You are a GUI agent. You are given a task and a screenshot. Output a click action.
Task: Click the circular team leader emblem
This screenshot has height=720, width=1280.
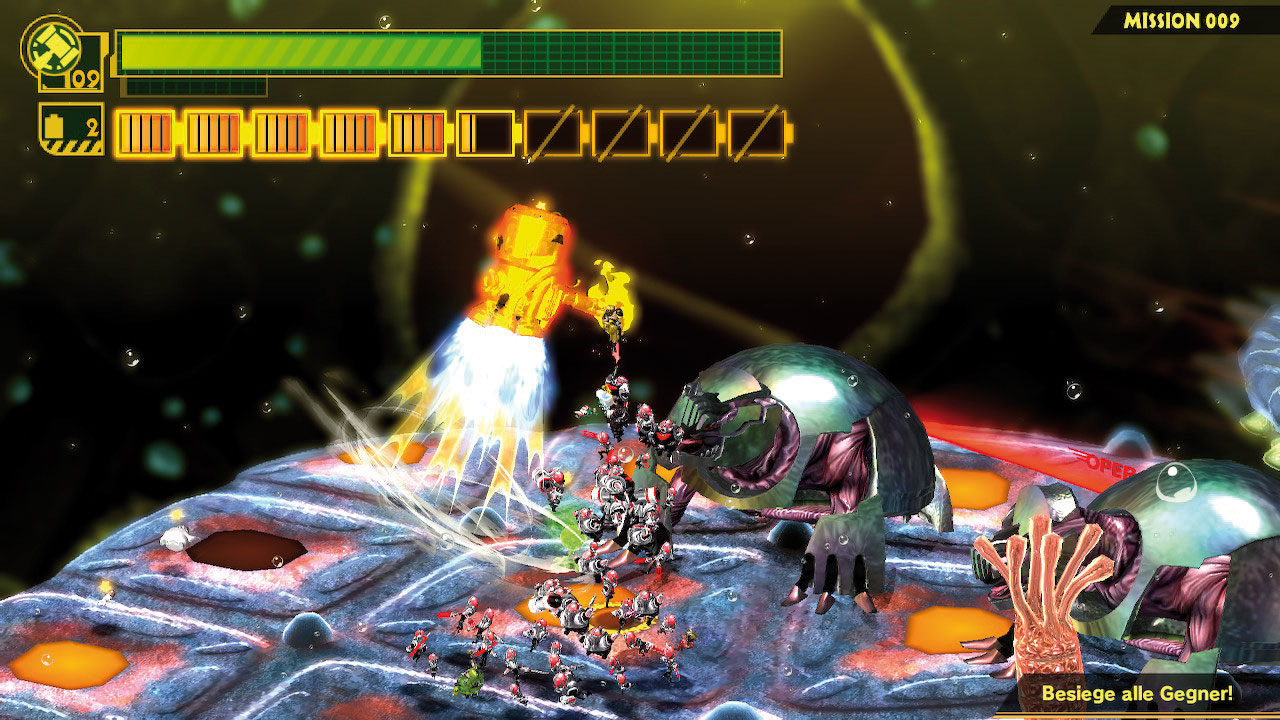click(49, 45)
